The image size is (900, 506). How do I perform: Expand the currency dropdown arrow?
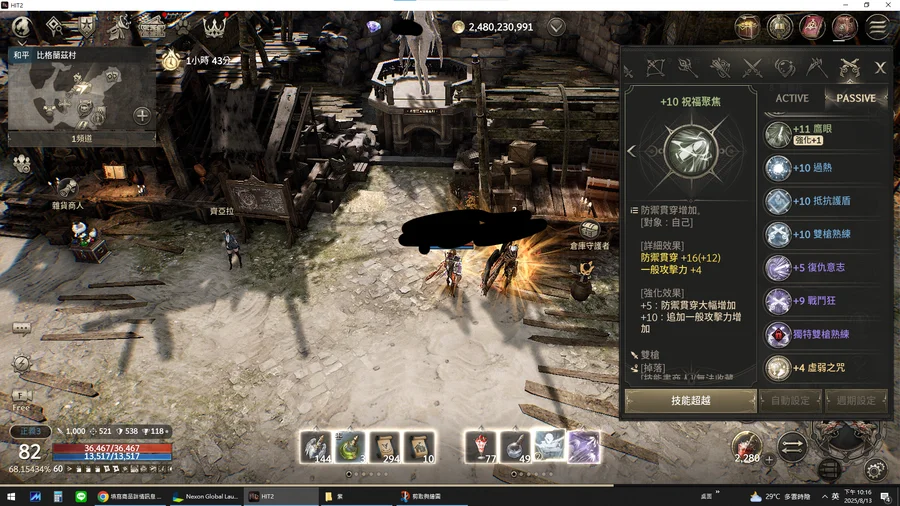(x=556, y=27)
